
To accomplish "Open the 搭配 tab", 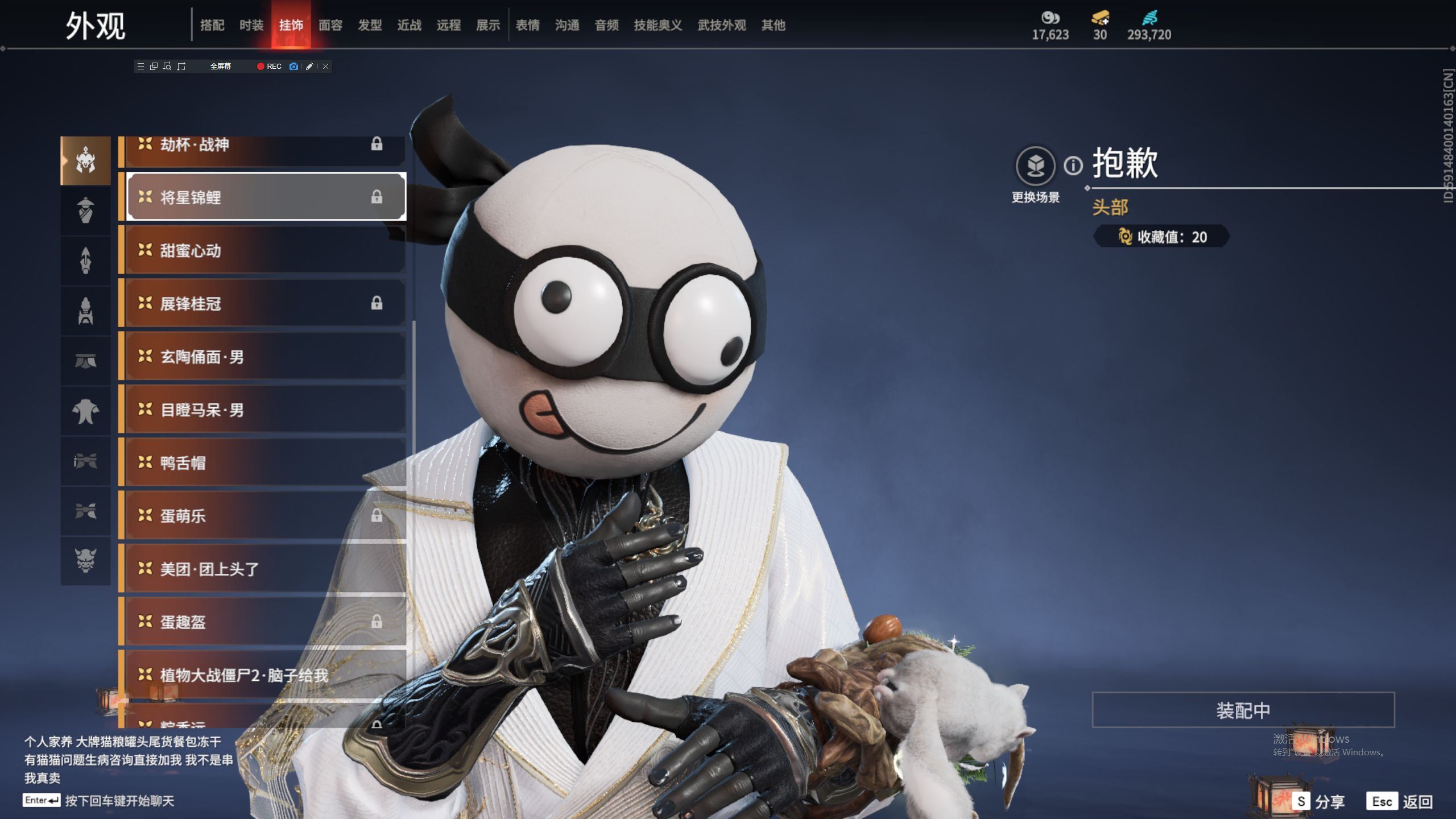I will point(212,25).
